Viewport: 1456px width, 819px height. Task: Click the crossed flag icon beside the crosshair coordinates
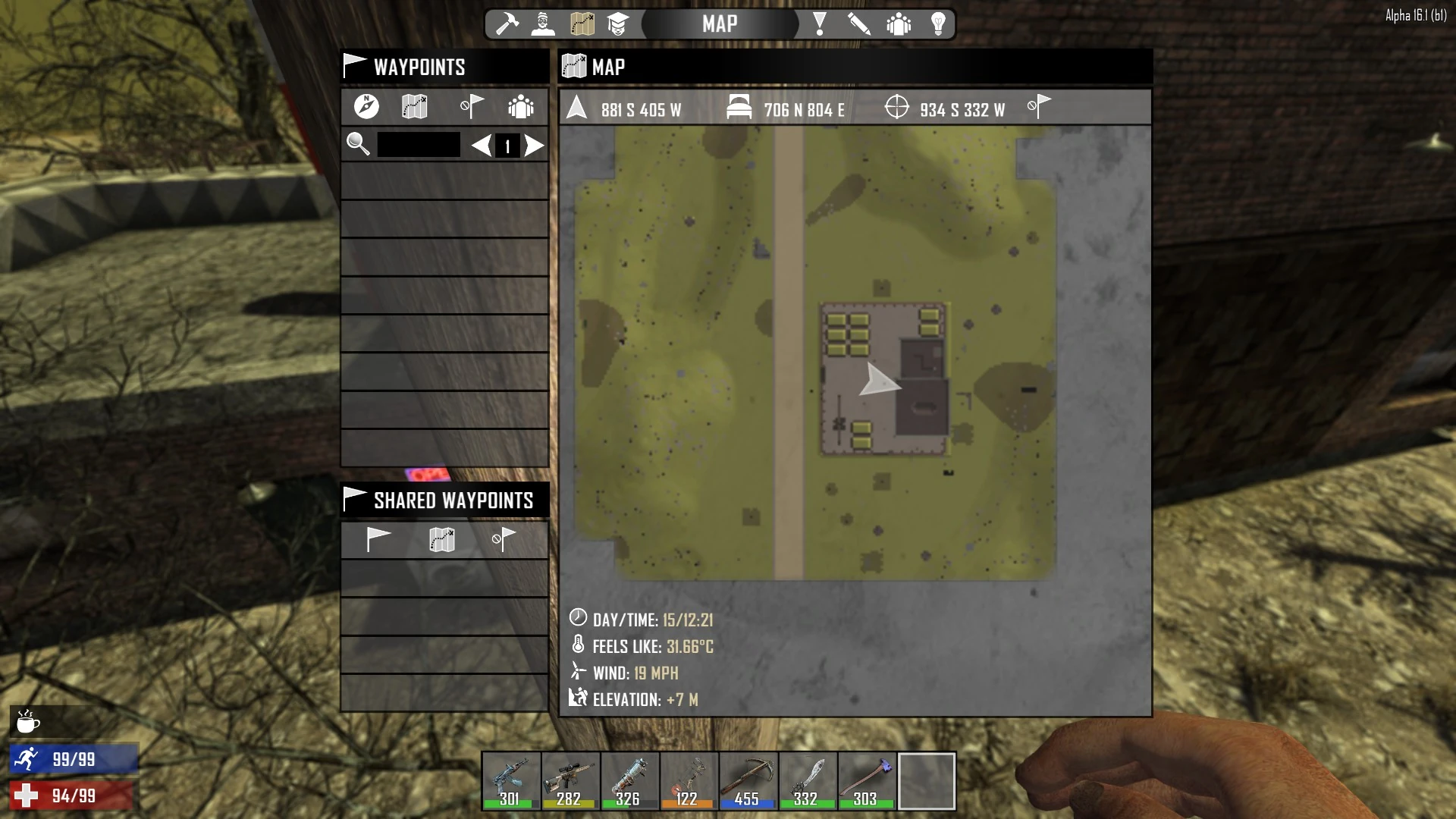point(1039,107)
